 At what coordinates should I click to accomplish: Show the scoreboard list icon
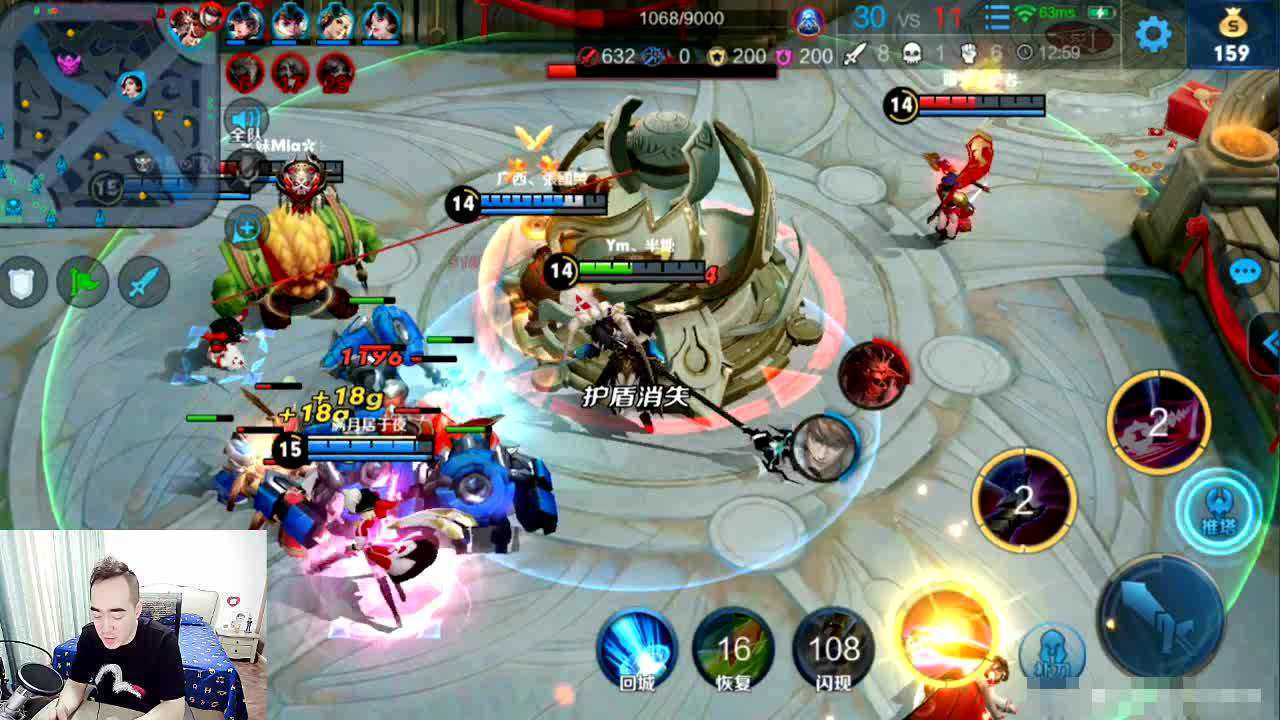997,18
